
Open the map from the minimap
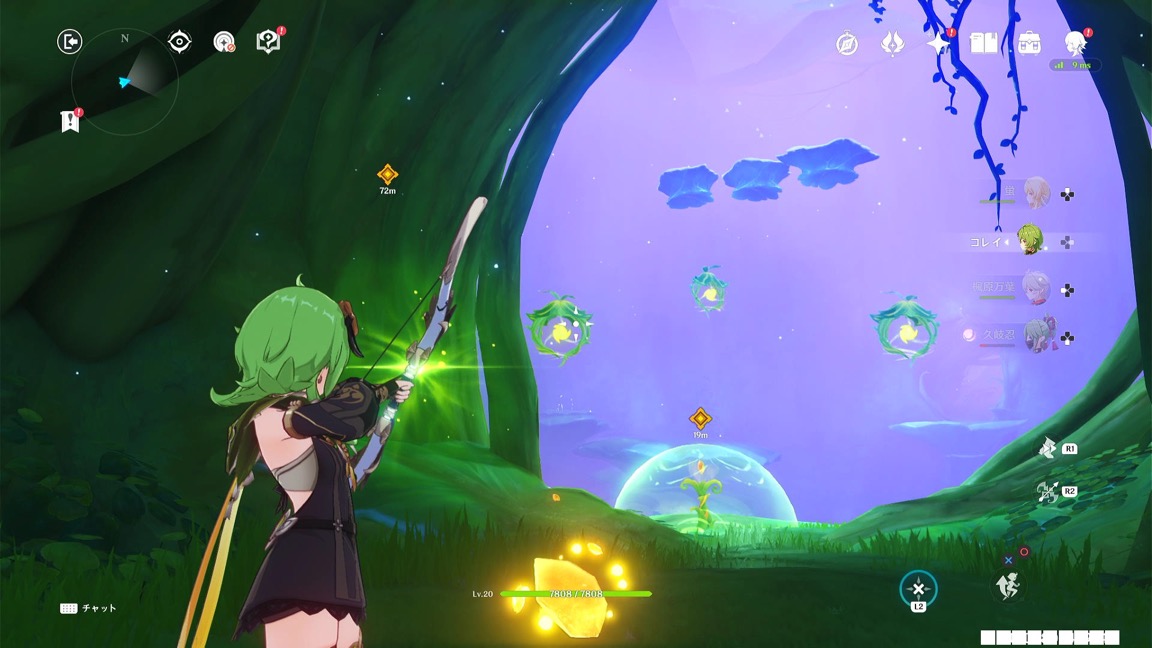click(x=126, y=82)
